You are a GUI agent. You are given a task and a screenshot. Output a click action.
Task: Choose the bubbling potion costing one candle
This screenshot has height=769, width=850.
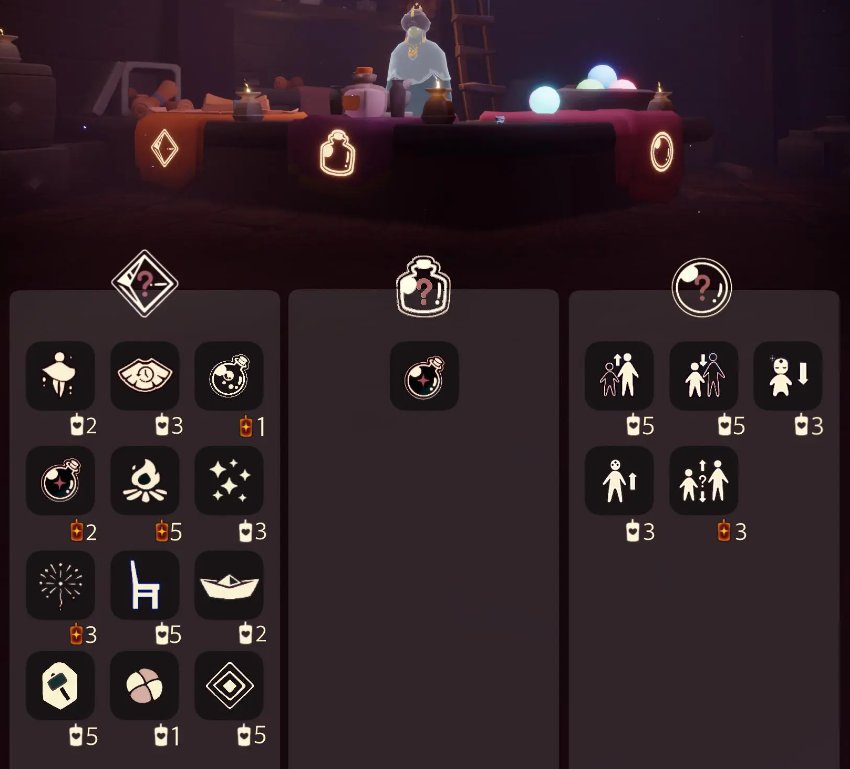coord(229,376)
